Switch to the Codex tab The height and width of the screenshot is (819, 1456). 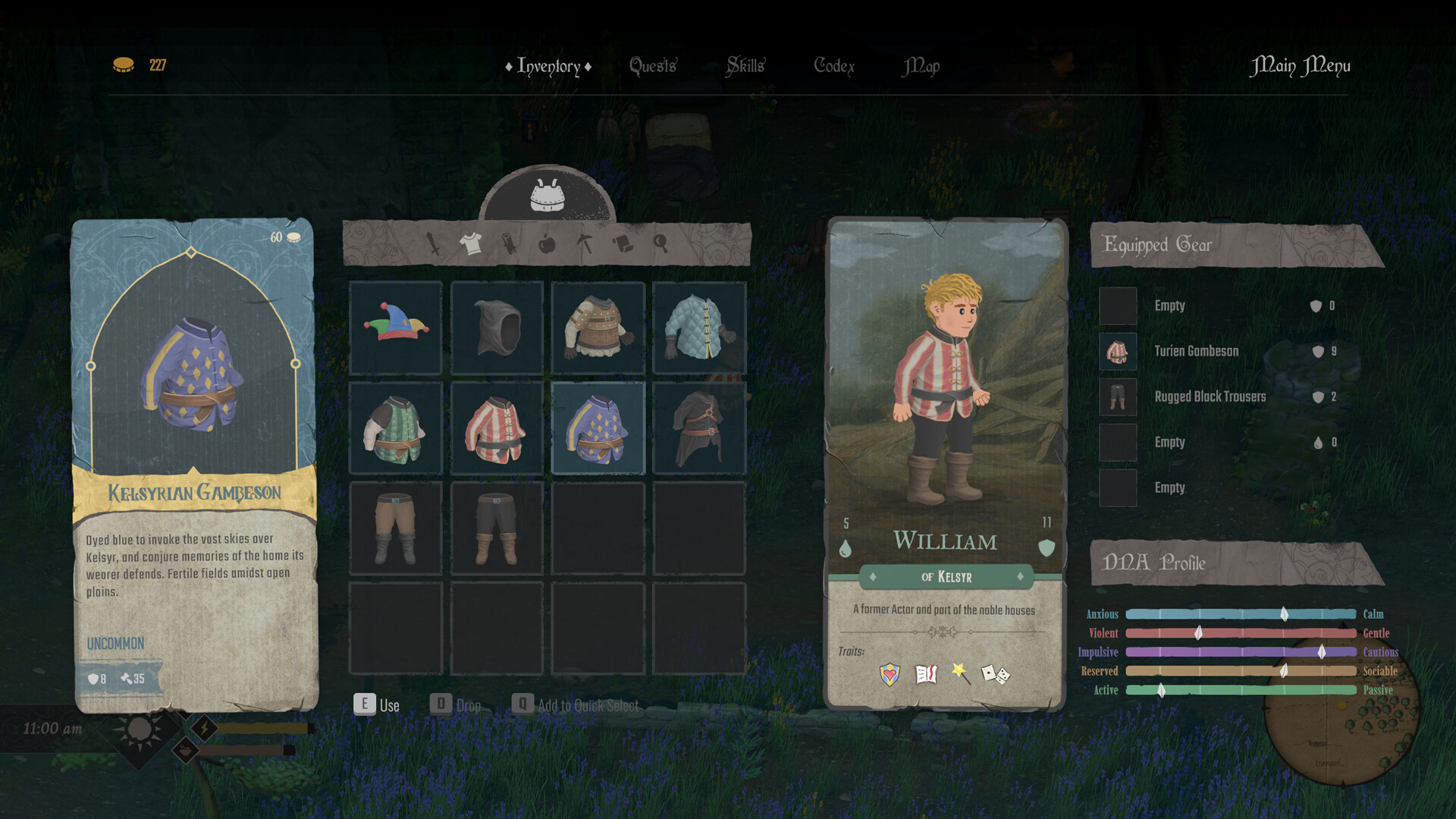point(834,67)
